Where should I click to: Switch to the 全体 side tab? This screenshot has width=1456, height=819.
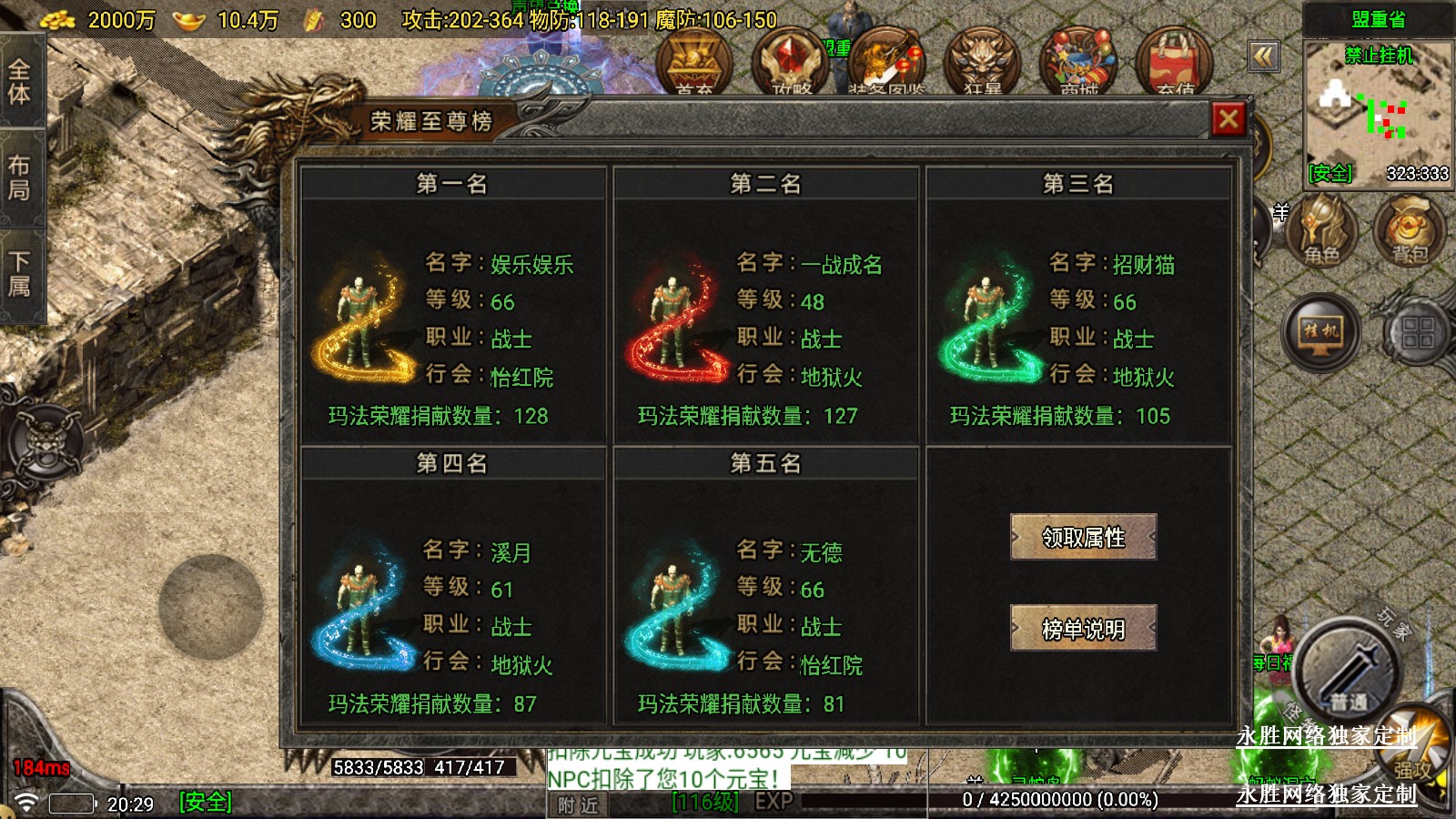point(20,82)
